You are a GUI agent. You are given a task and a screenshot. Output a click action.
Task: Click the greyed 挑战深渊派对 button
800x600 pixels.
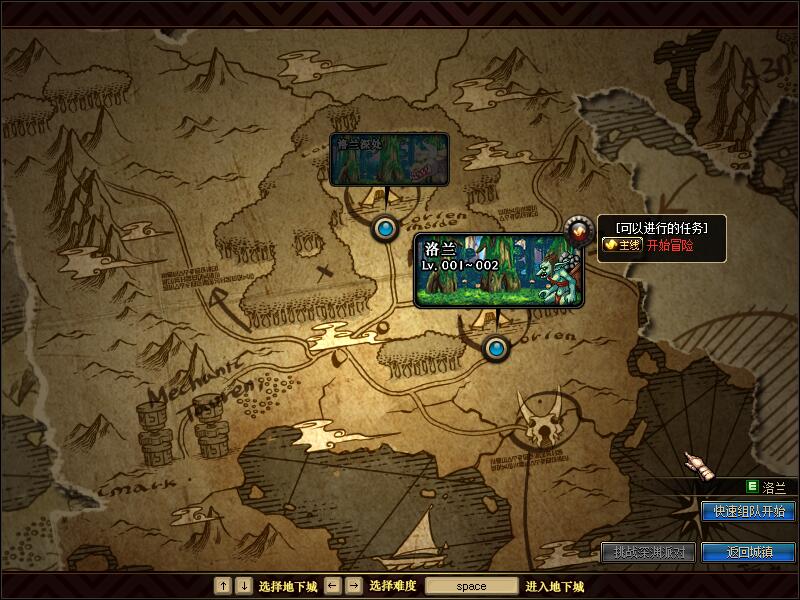(x=648, y=552)
